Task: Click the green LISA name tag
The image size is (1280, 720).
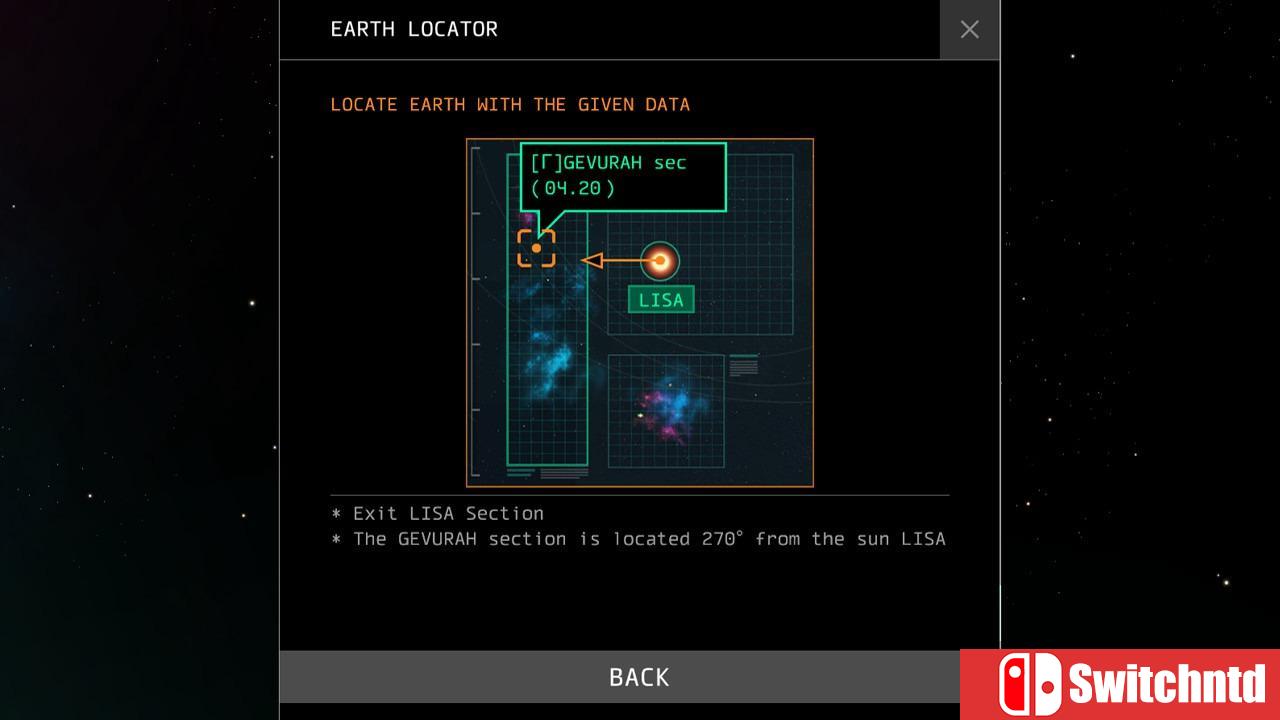Action: [x=660, y=299]
